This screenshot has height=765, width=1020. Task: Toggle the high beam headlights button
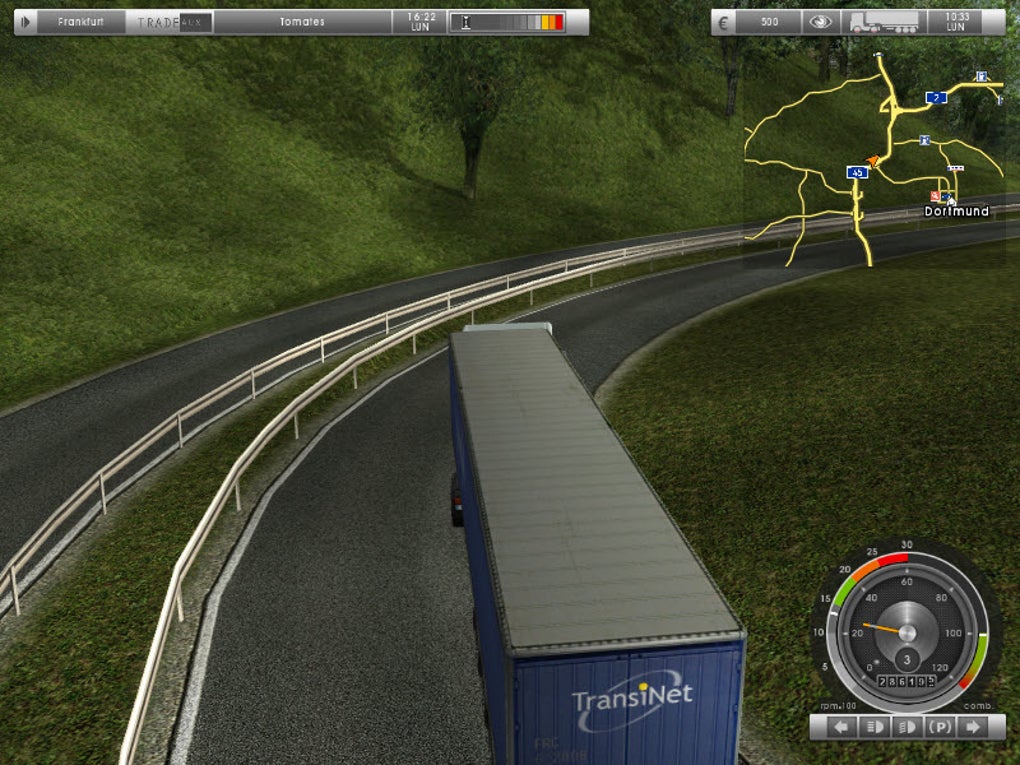tap(907, 727)
